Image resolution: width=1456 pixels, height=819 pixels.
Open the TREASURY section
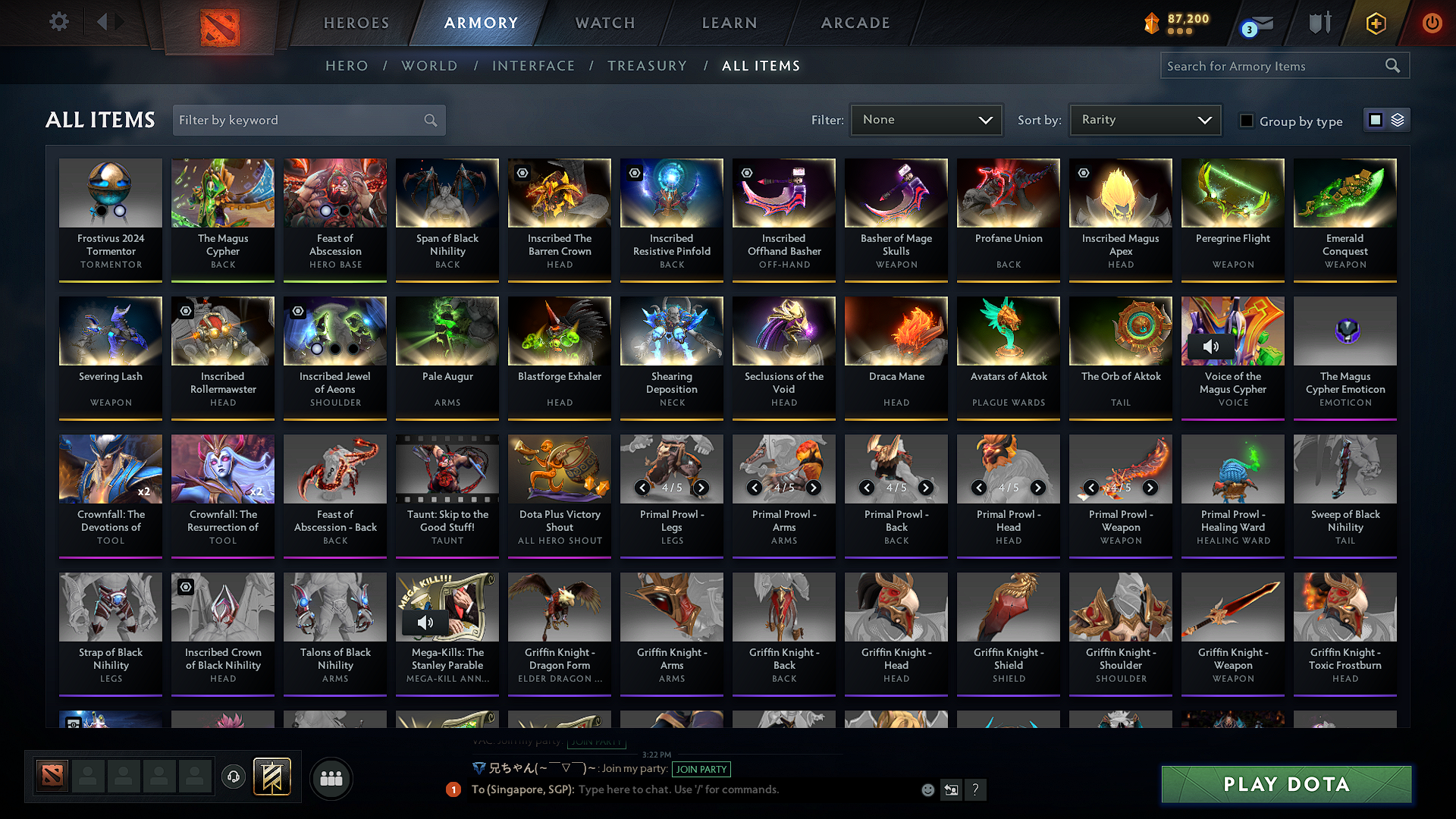[x=647, y=65]
